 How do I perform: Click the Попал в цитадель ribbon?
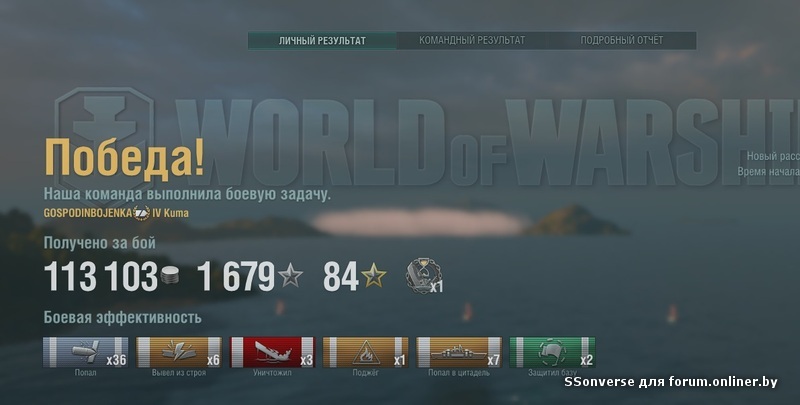click(x=458, y=353)
